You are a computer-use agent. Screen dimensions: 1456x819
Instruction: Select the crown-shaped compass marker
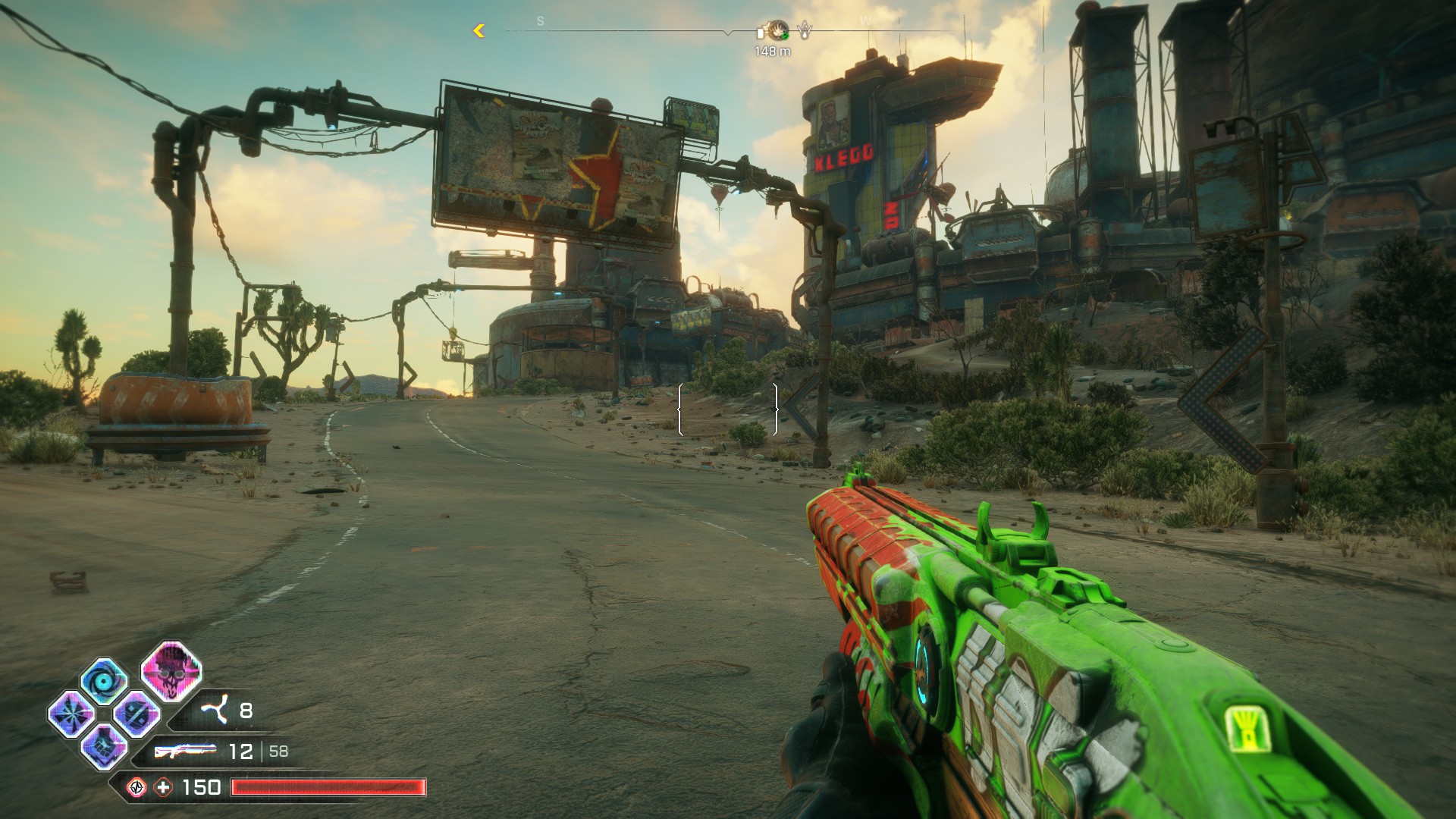[x=804, y=31]
